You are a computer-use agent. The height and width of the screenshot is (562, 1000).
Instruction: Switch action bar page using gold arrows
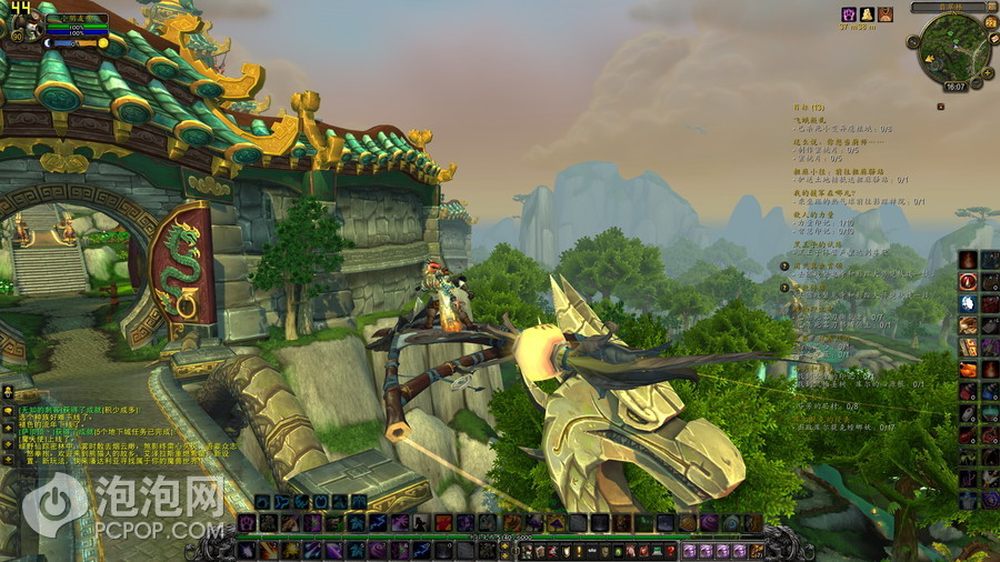504,549
